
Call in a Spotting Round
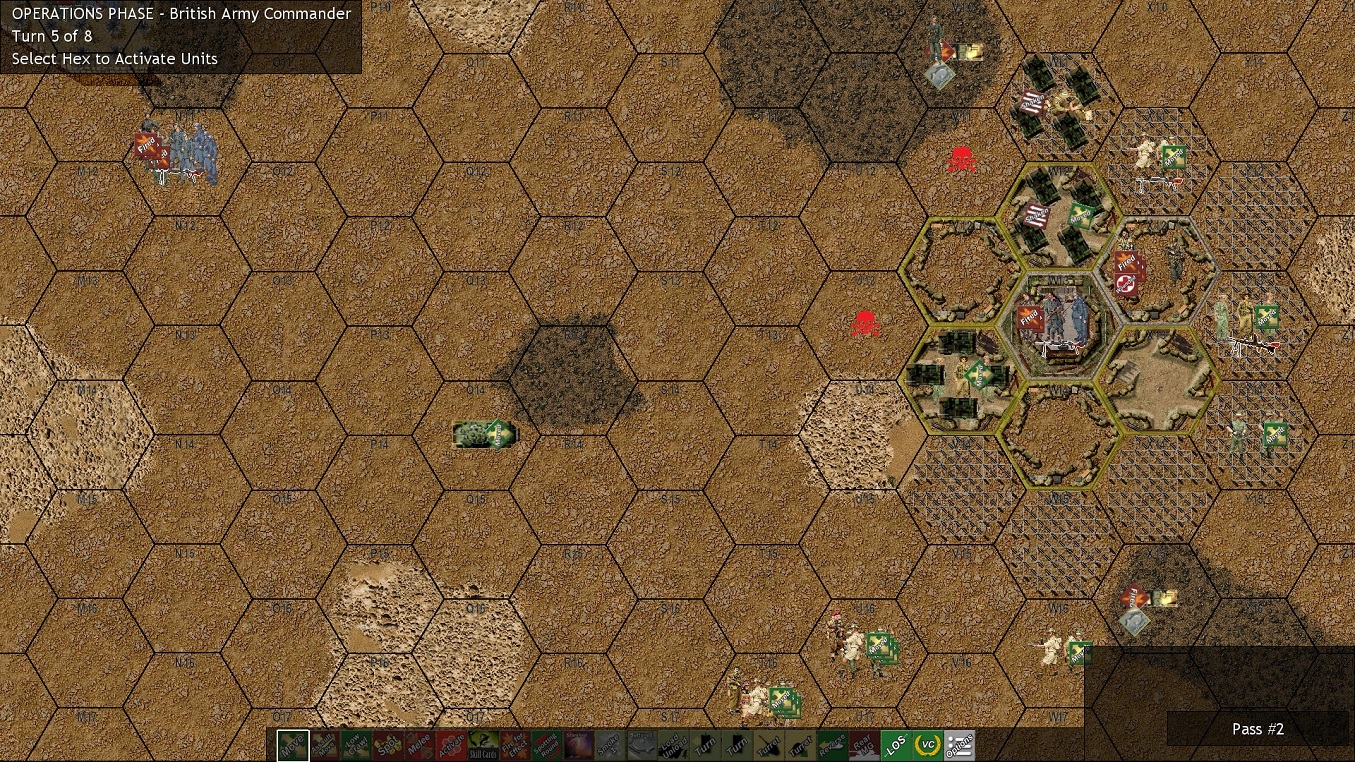tap(547, 746)
